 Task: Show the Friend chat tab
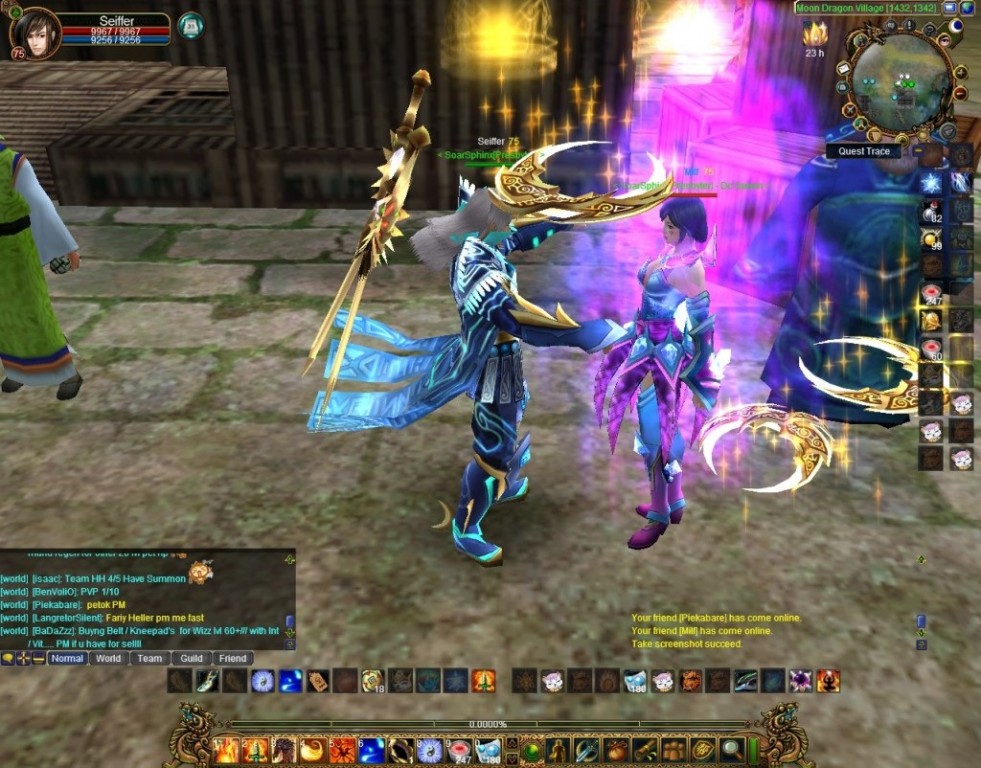pyautogui.click(x=232, y=658)
